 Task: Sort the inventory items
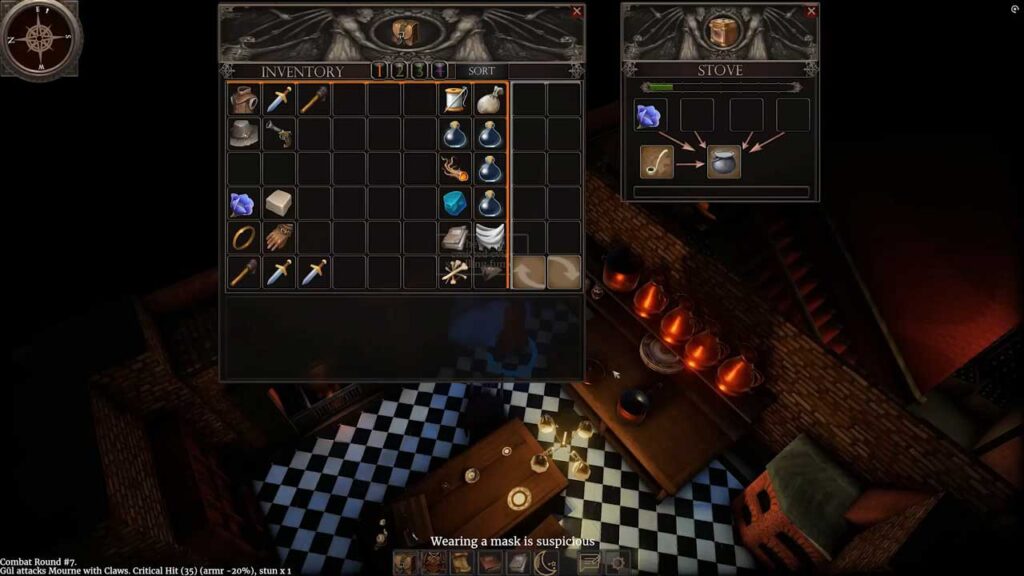pos(482,71)
